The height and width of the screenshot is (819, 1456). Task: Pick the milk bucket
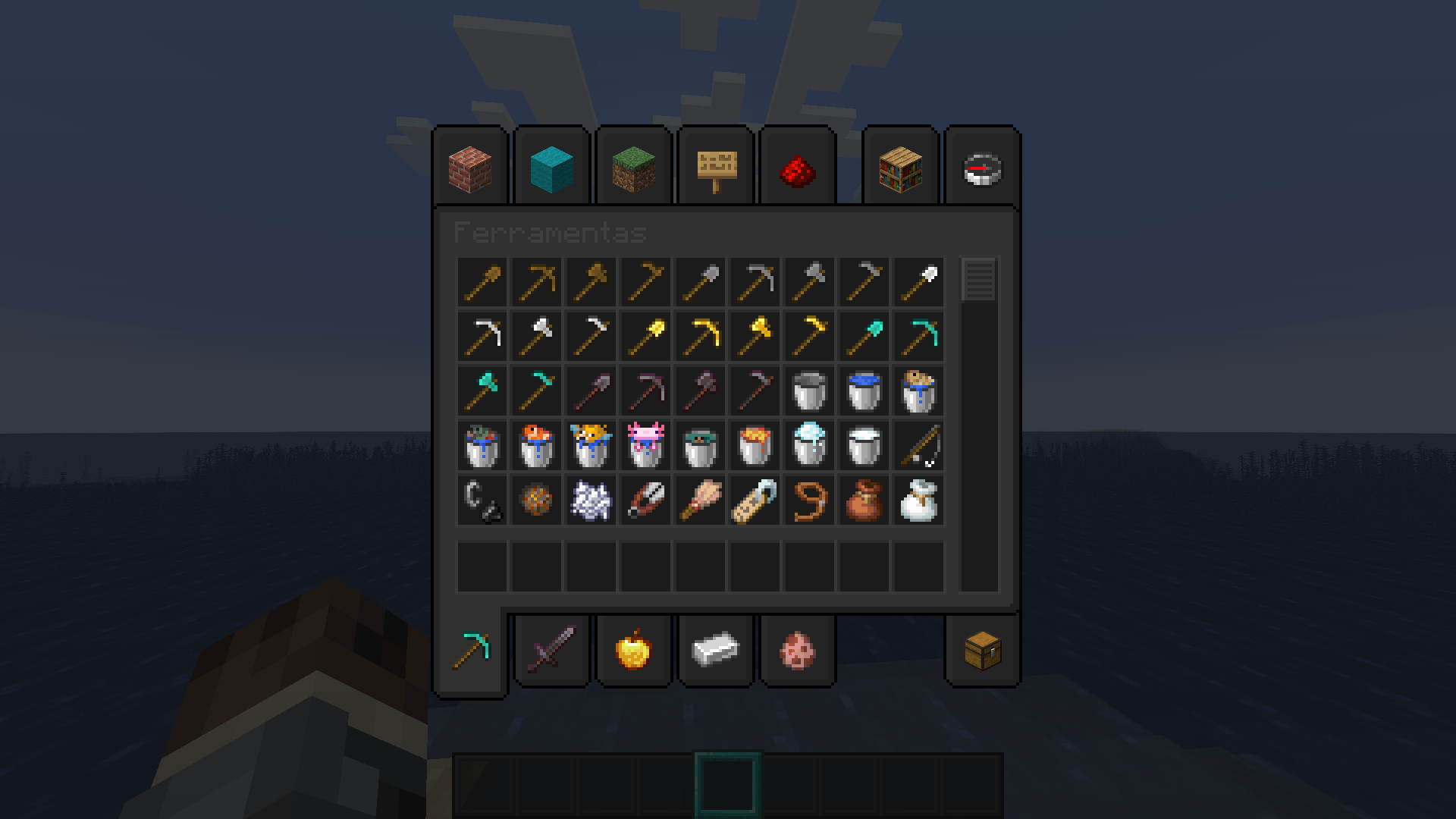[861, 446]
